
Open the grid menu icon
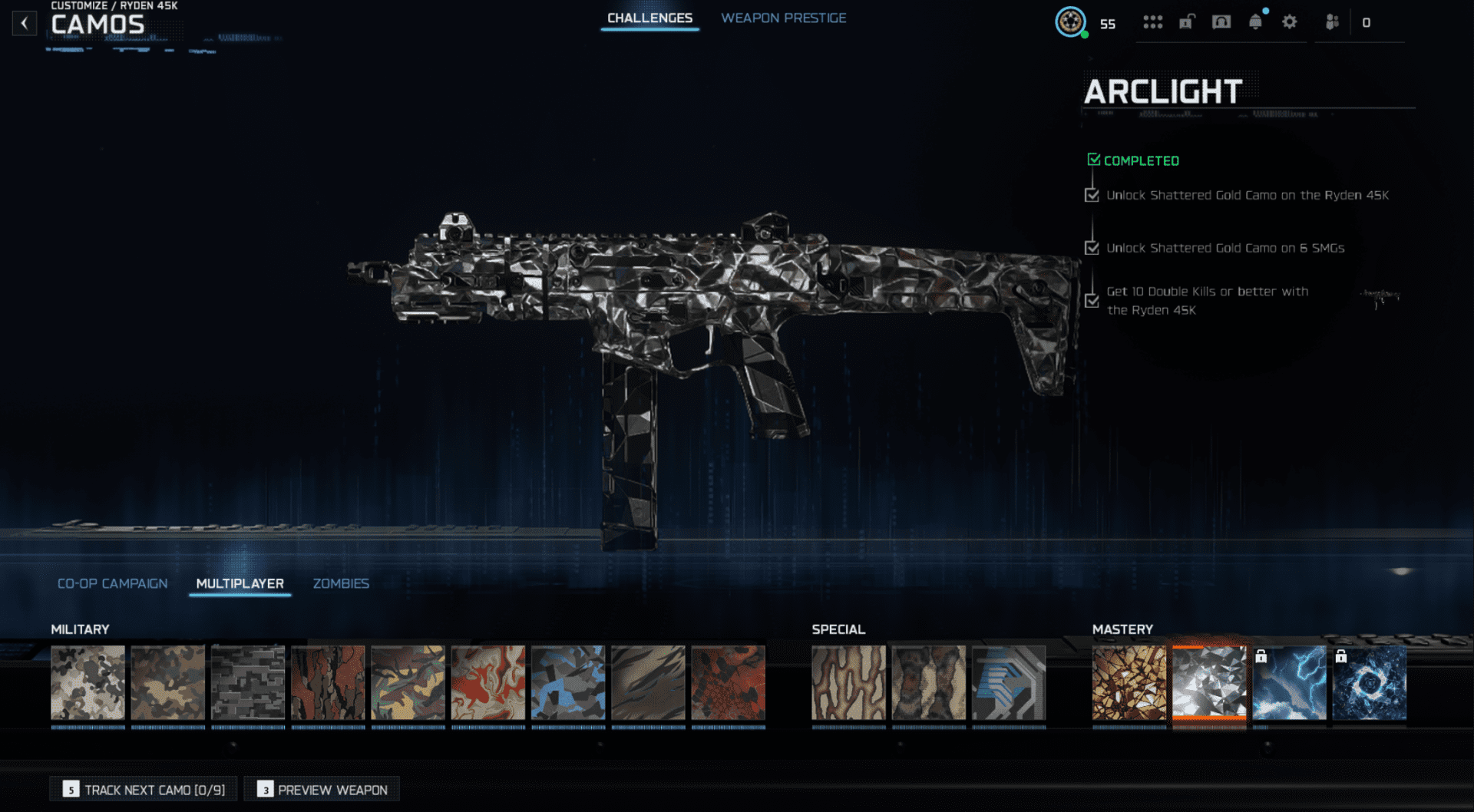coord(1152,22)
